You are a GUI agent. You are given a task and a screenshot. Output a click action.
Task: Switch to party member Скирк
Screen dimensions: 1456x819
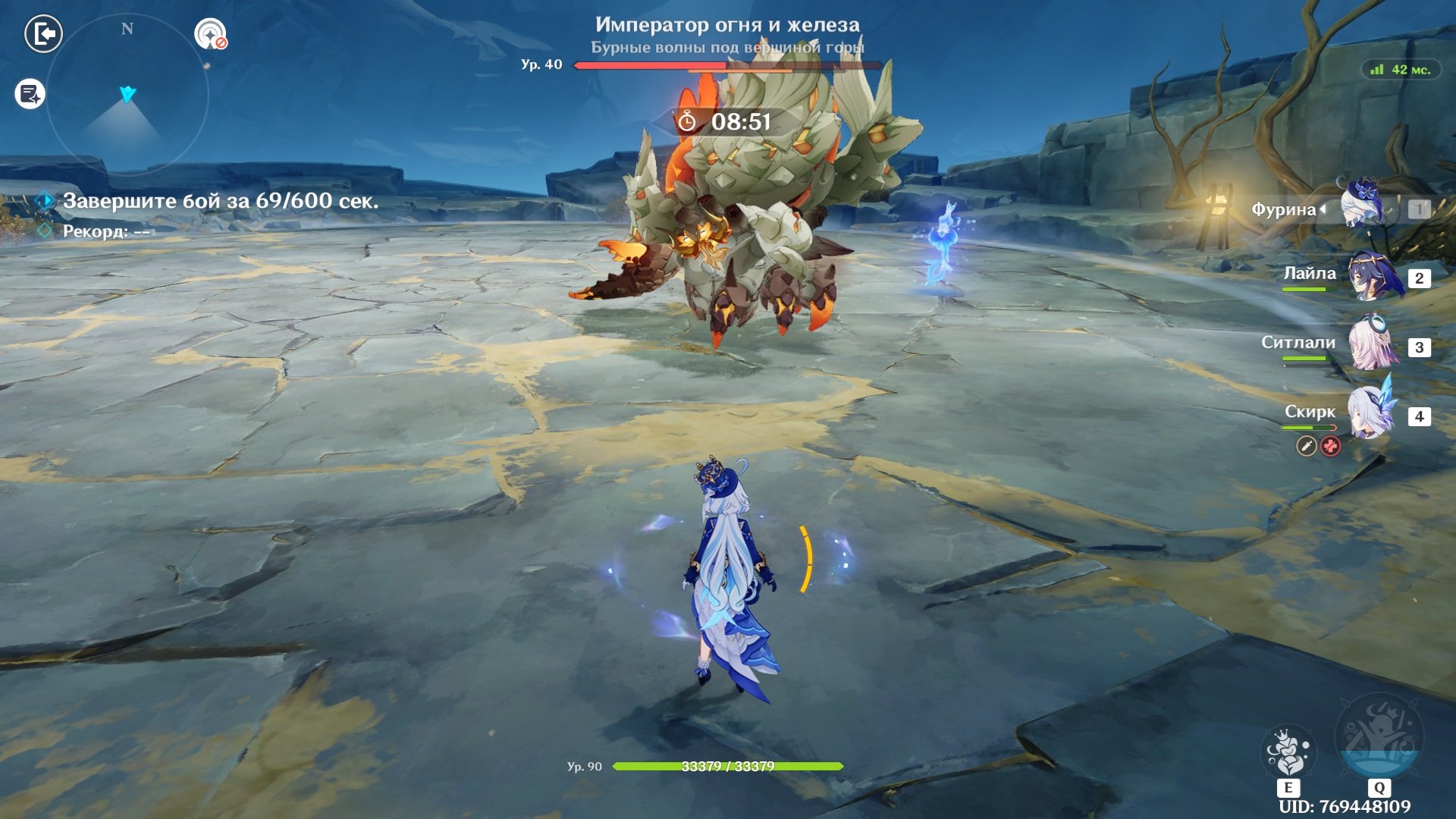point(1372,414)
